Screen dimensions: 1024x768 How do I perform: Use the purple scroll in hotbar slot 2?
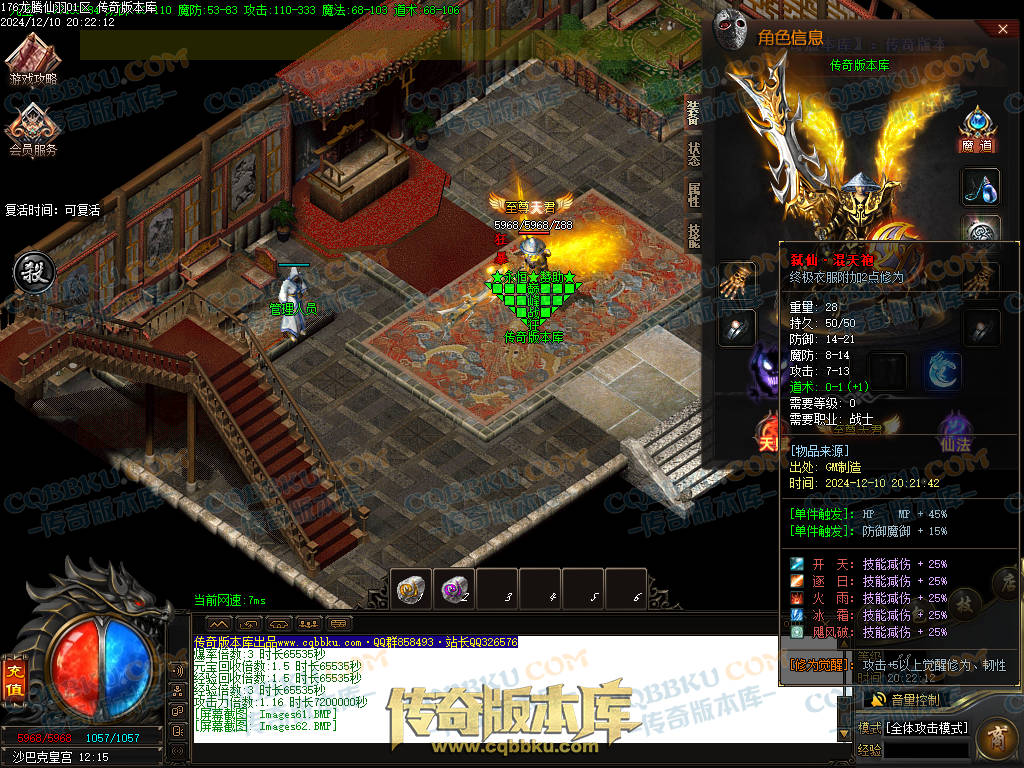pos(454,589)
